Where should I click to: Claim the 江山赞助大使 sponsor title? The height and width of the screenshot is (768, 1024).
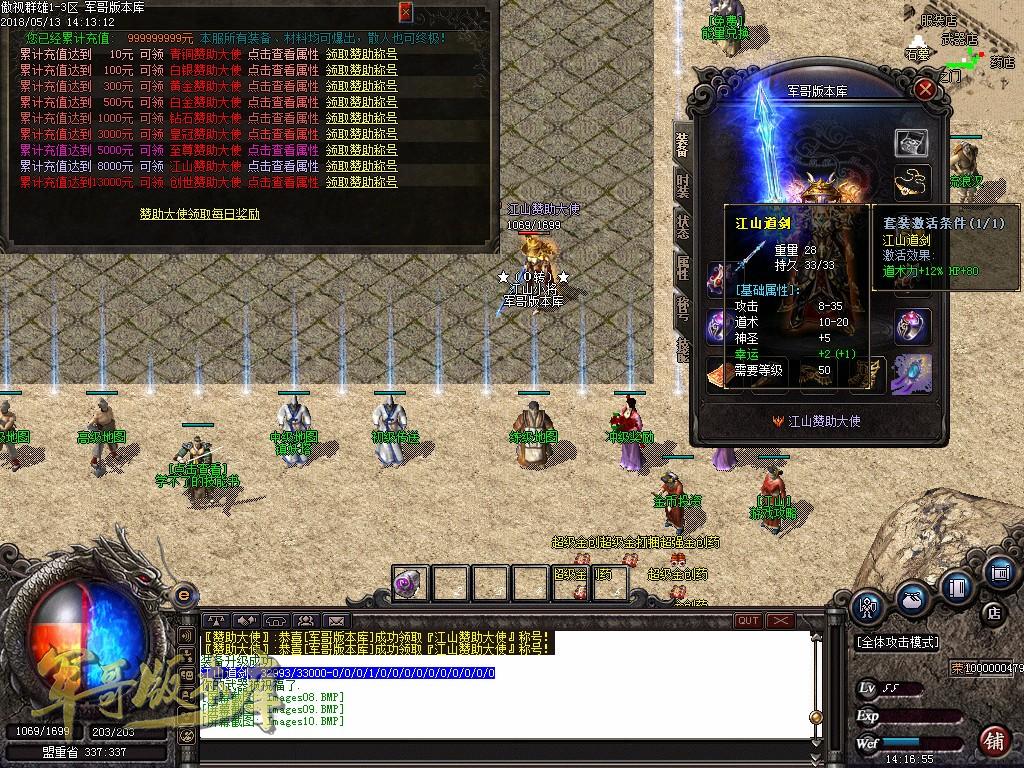click(361, 167)
